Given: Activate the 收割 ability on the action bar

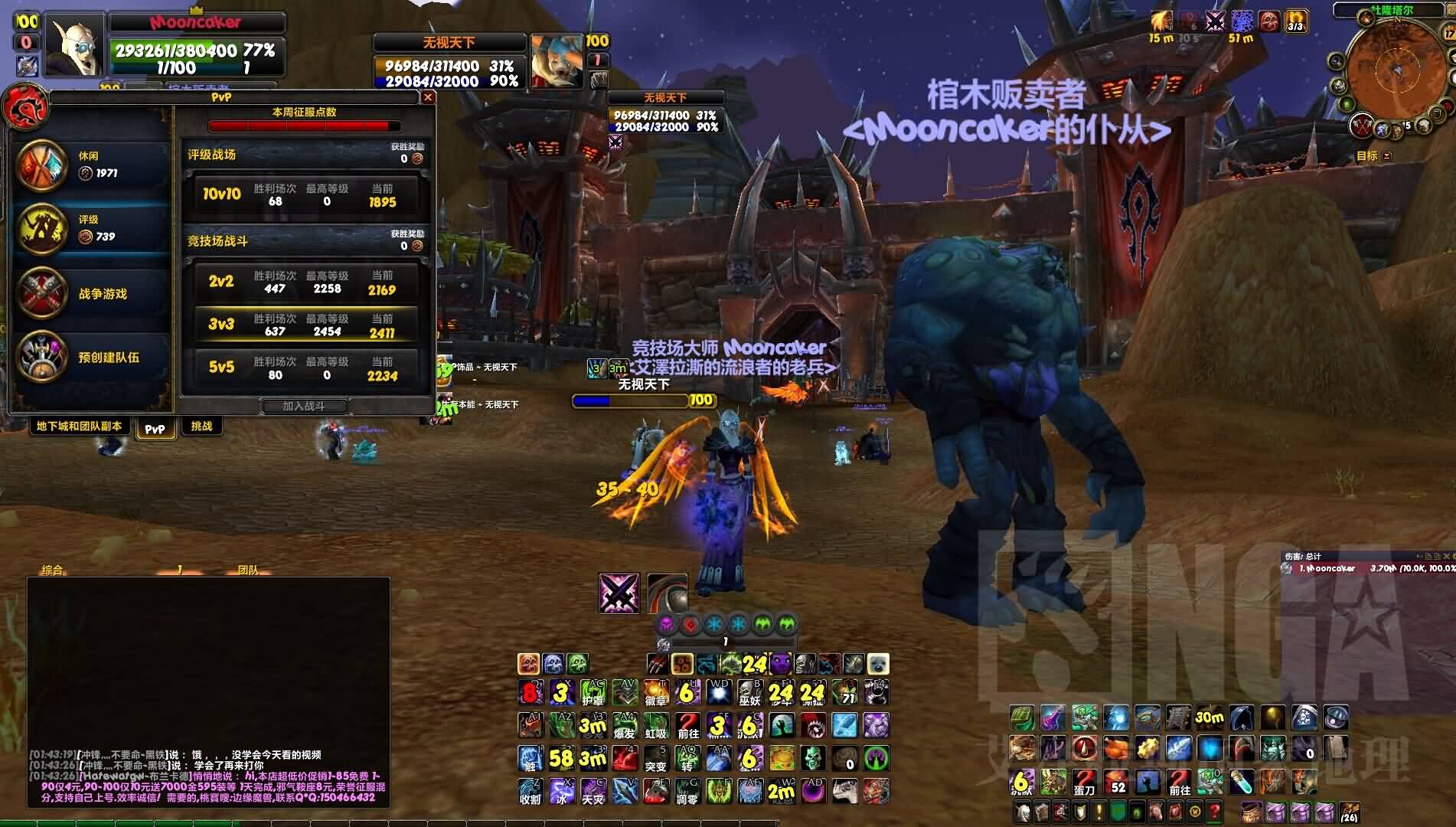Looking at the screenshot, I should 530,791.
